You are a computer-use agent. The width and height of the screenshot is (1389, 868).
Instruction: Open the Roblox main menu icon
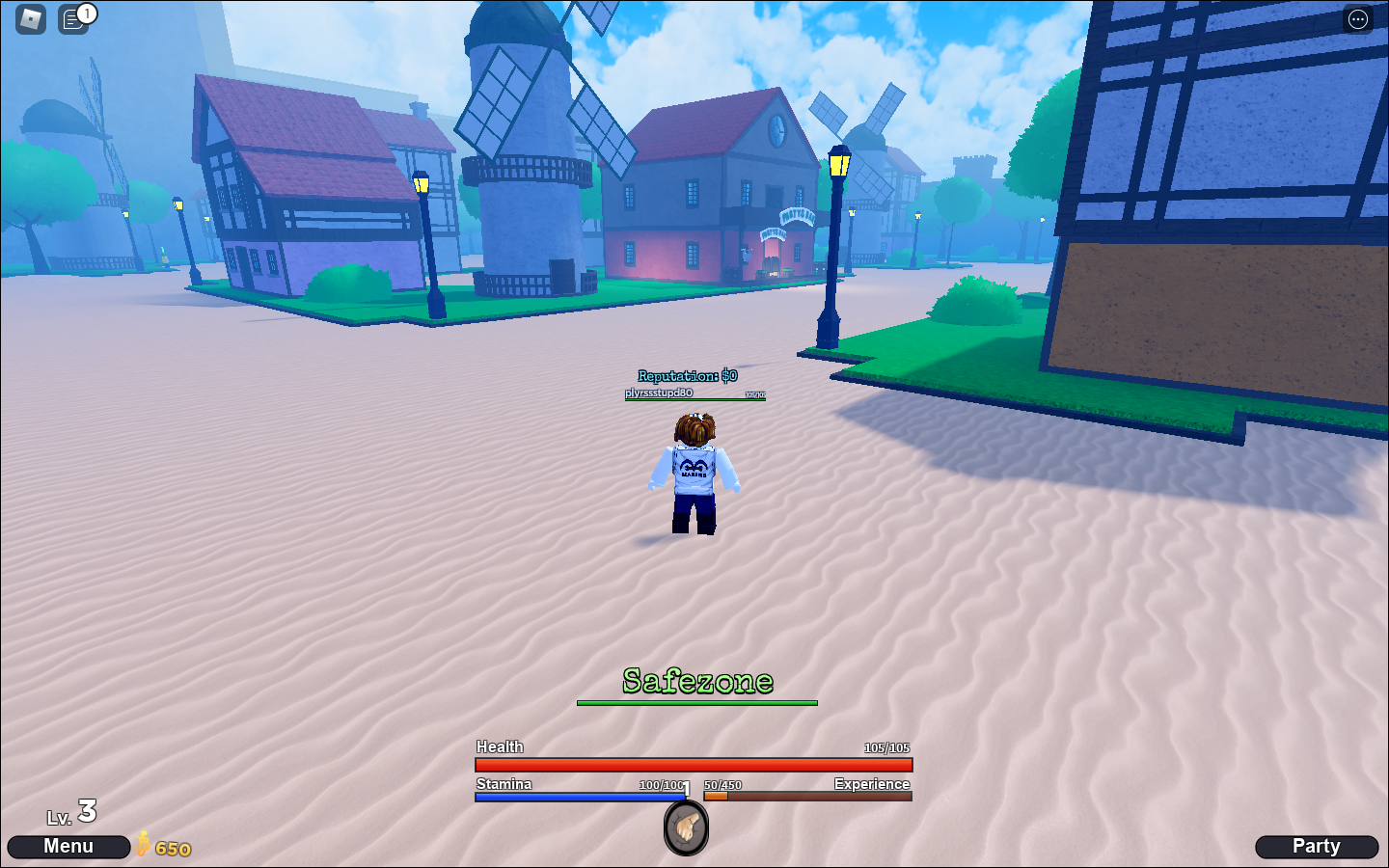coord(29,19)
